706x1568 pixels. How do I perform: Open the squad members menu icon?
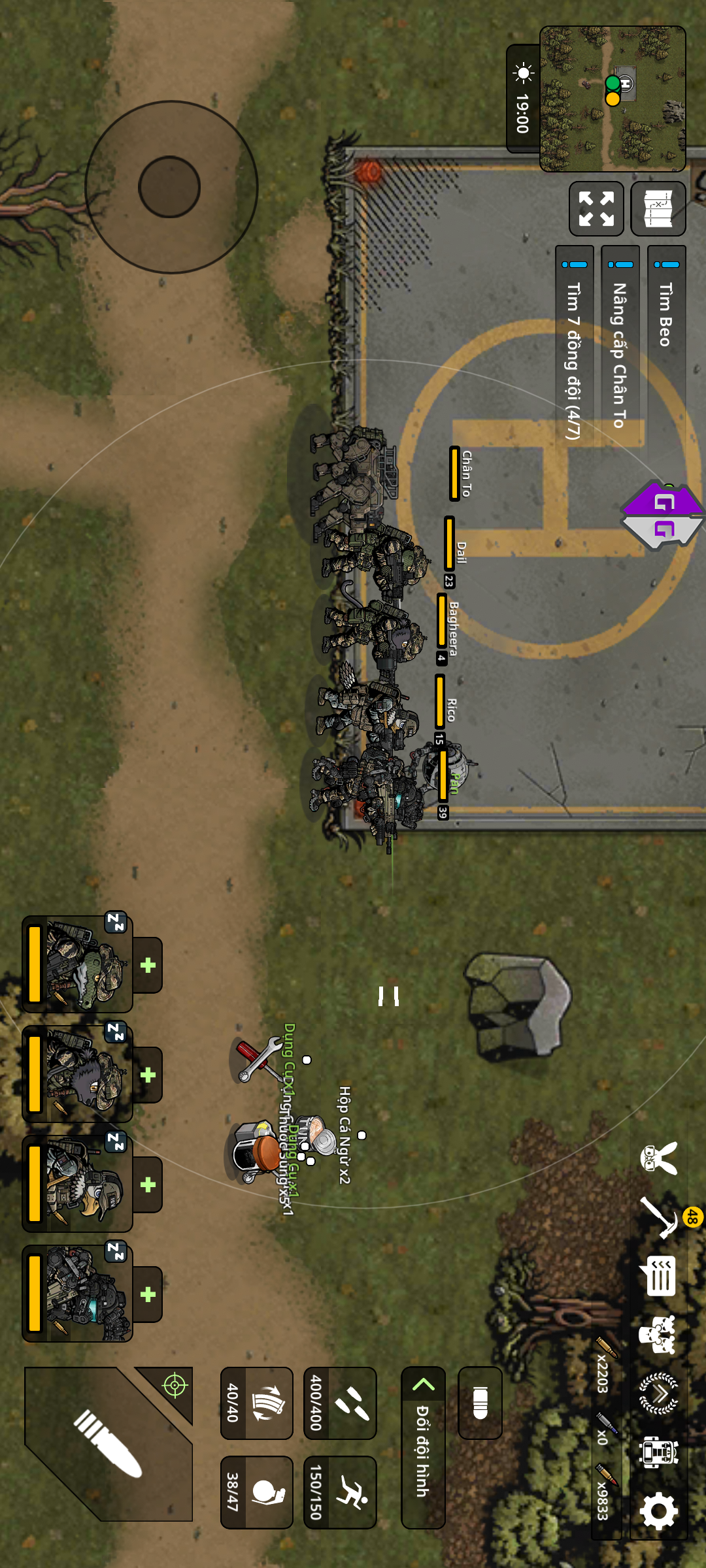659,1334
